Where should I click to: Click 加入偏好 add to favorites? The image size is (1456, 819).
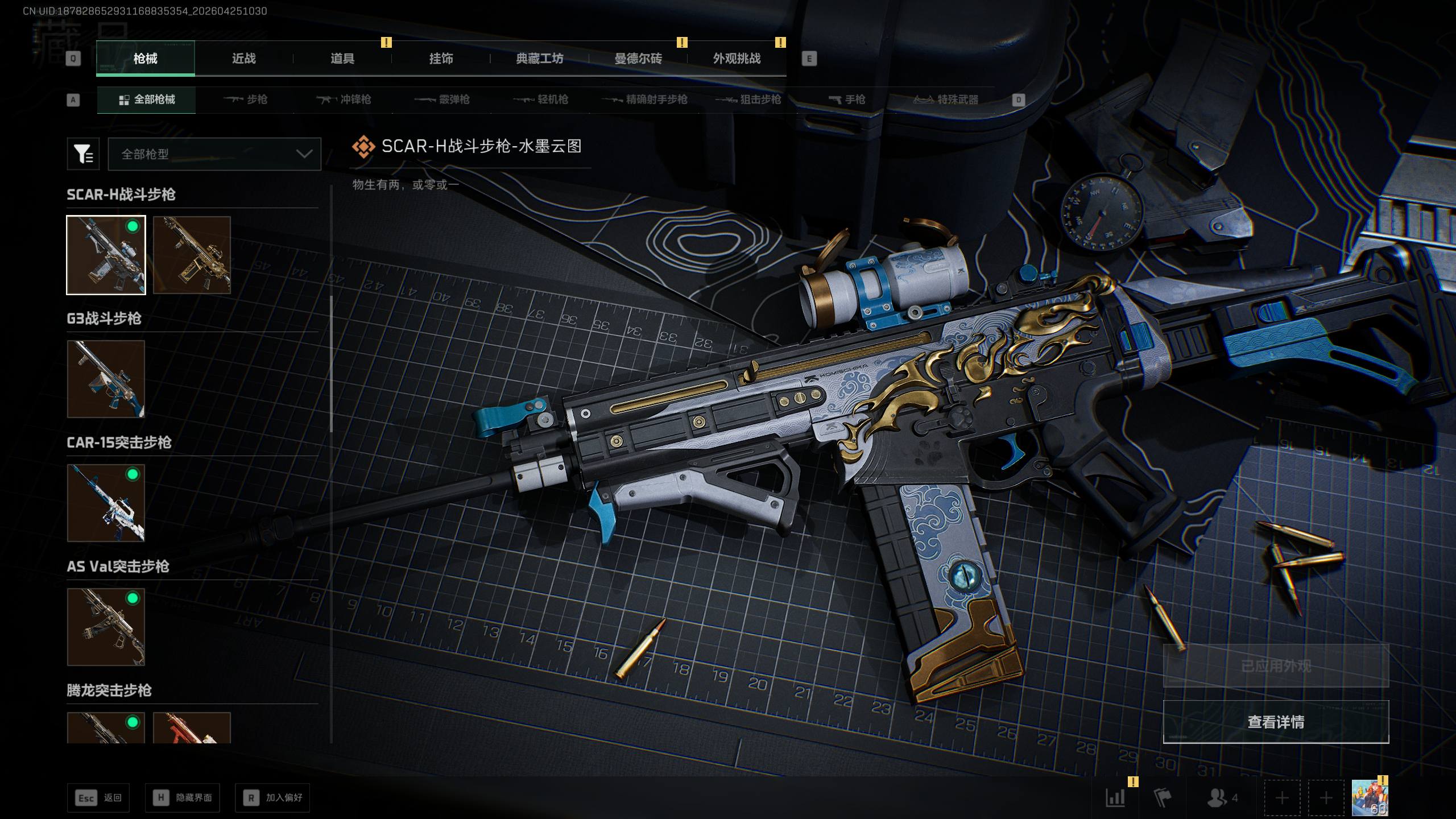[x=273, y=798]
